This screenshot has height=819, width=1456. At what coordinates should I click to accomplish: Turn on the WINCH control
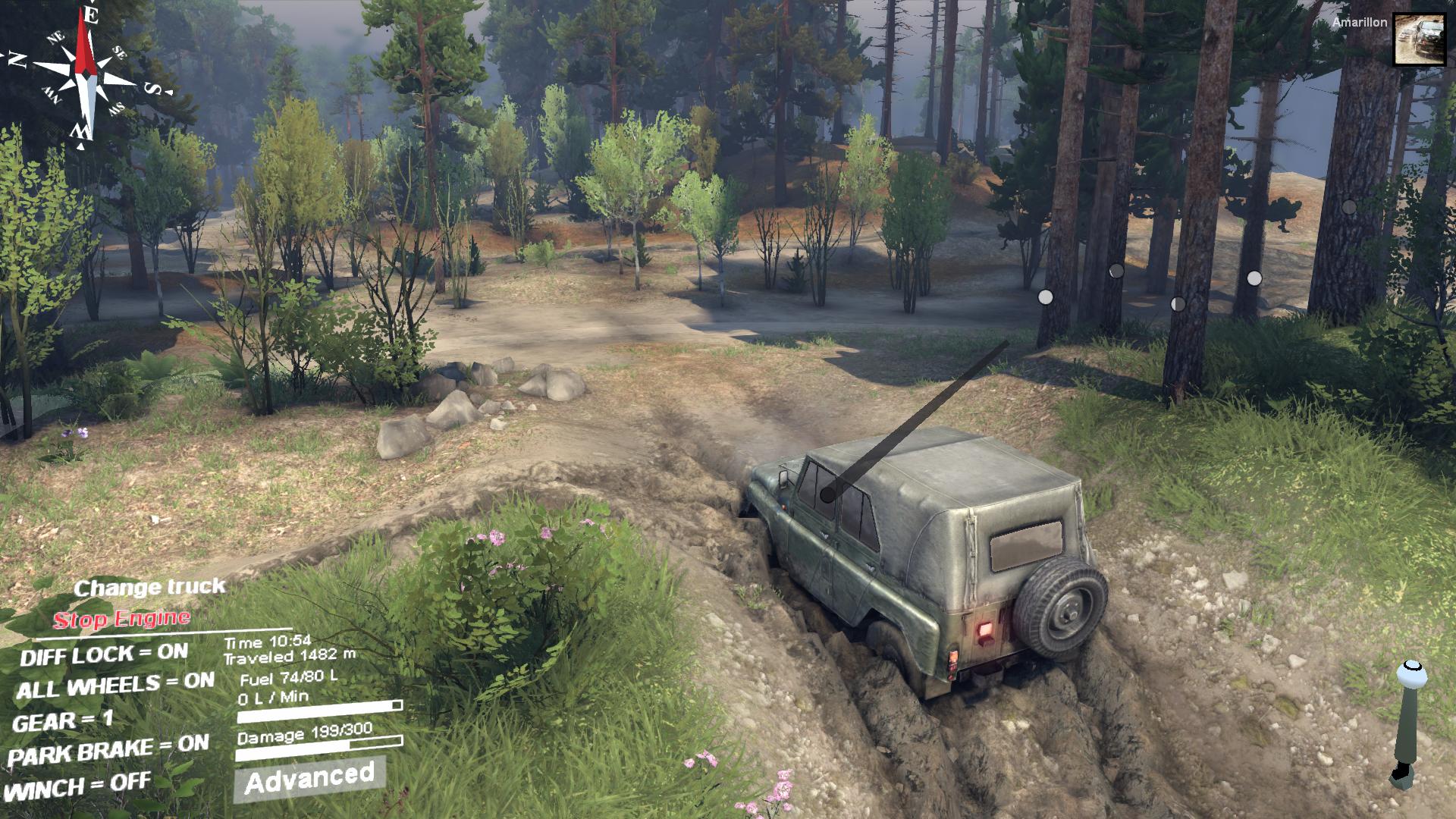click(77, 786)
